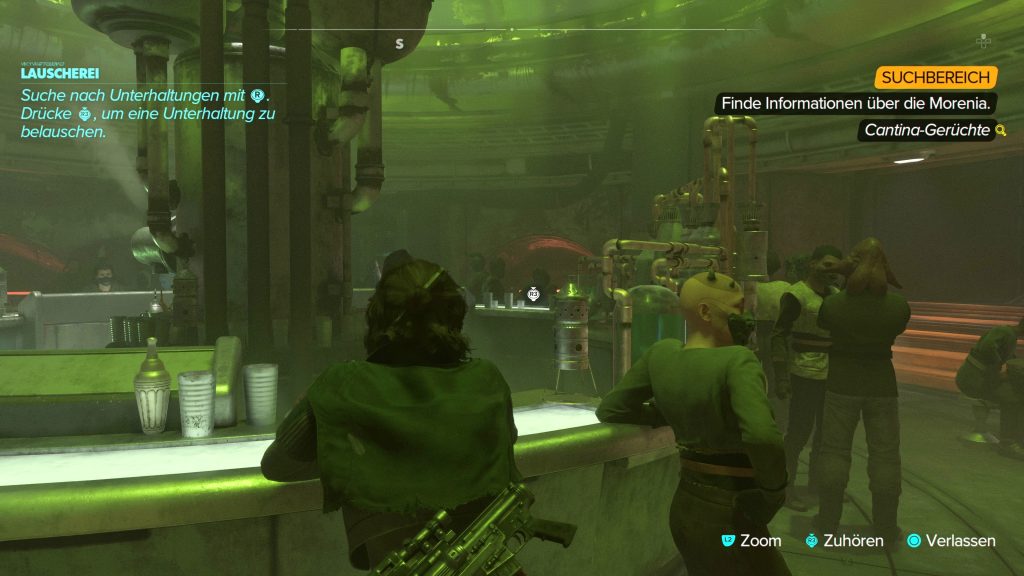Image resolution: width=1024 pixels, height=576 pixels.
Task: Choose Zuhören to eavesdrop
Action: pos(845,540)
